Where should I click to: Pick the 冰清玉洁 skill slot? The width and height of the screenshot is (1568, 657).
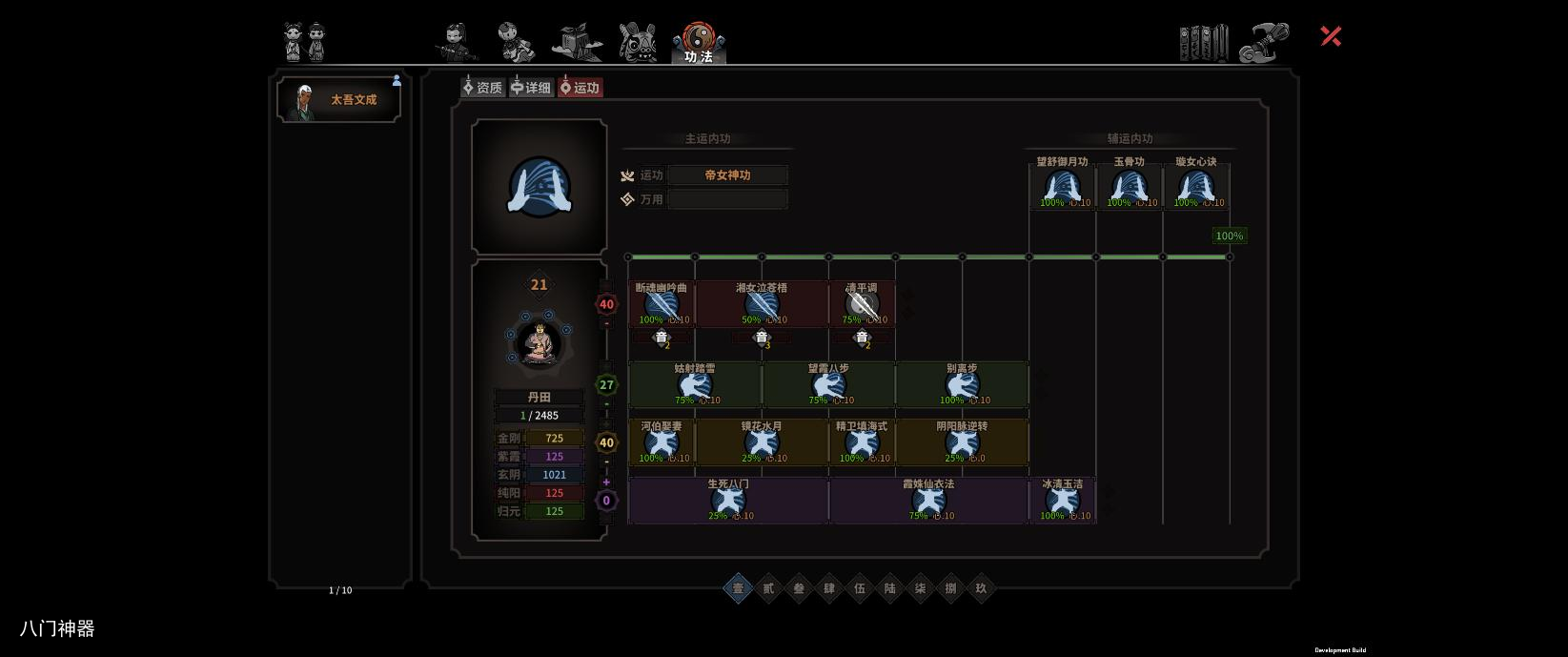coord(1062,501)
